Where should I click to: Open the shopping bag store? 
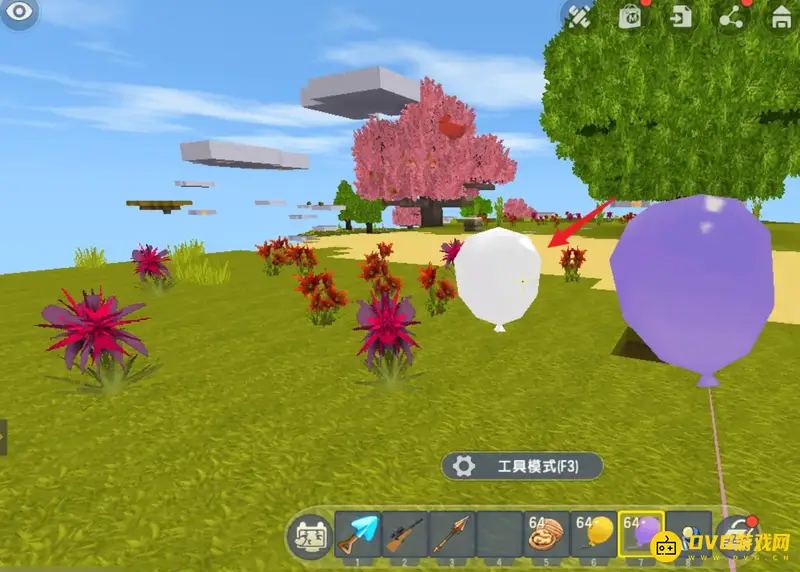631,16
